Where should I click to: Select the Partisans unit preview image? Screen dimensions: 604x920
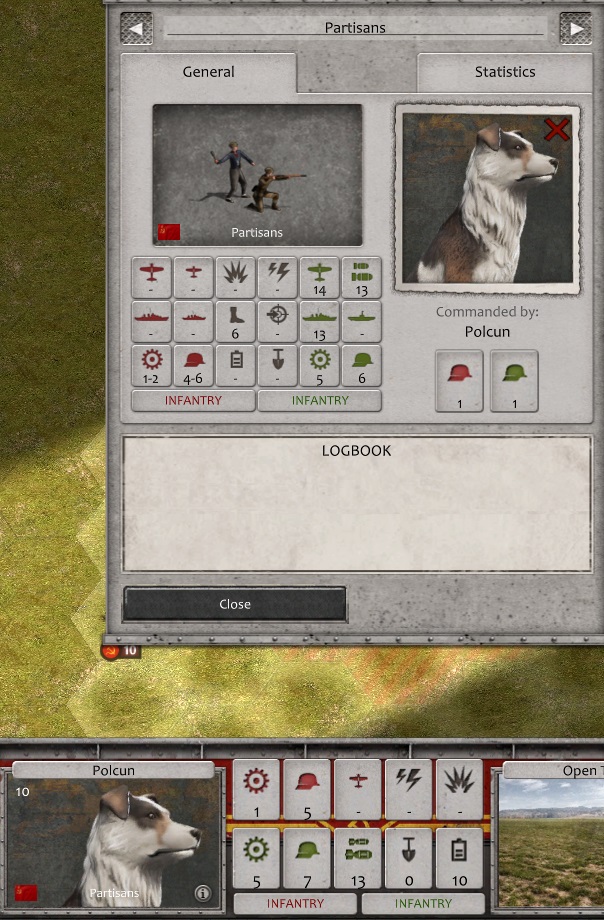[x=257, y=175]
